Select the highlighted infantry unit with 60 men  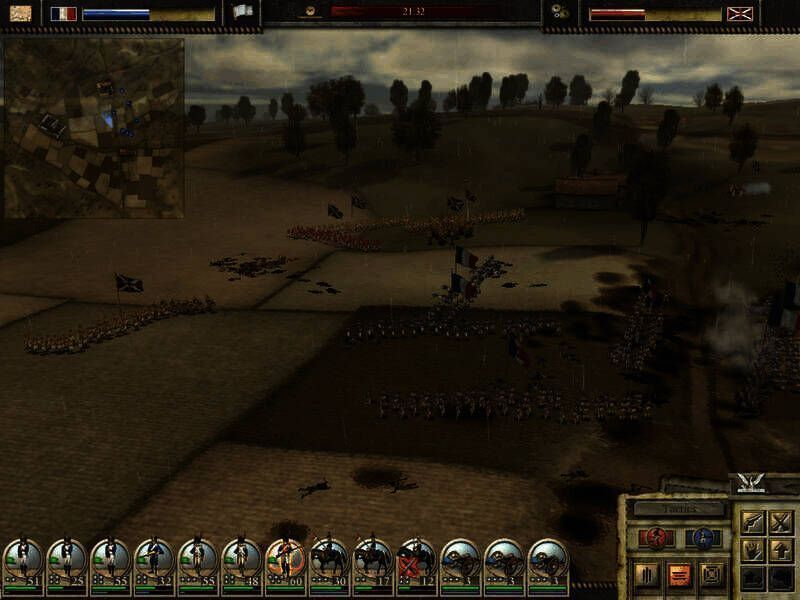click(x=285, y=561)
